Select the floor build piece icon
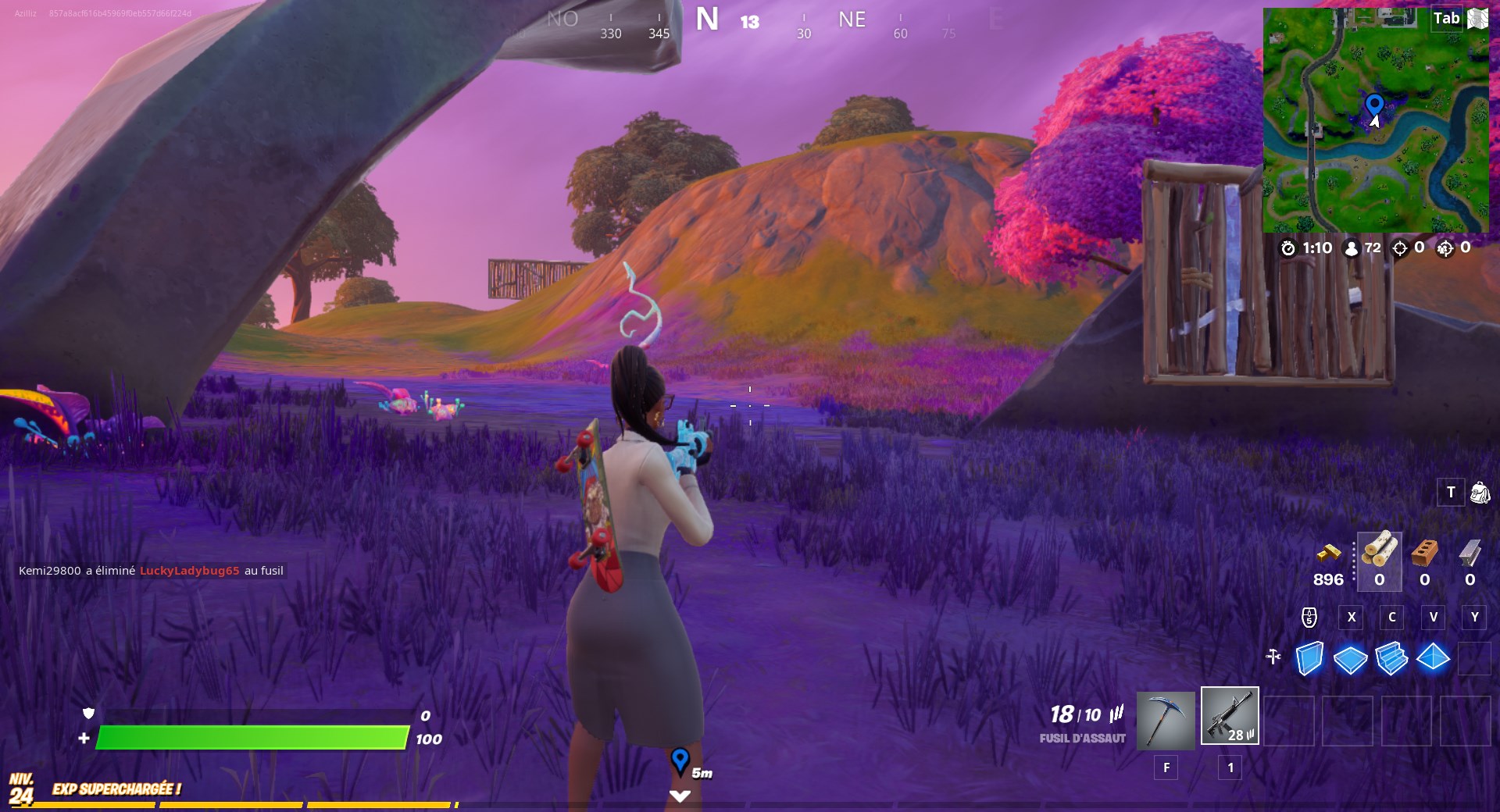Image resolution: width=1500 pixels, height=812 pixels. pos(1350,658)
